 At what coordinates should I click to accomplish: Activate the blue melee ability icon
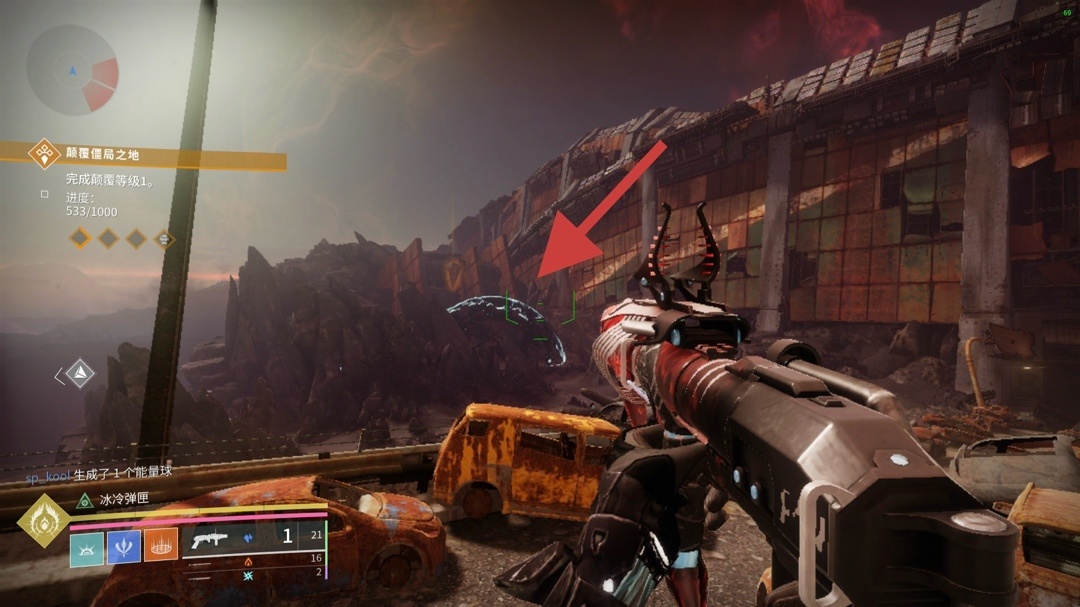click(124, 545)
